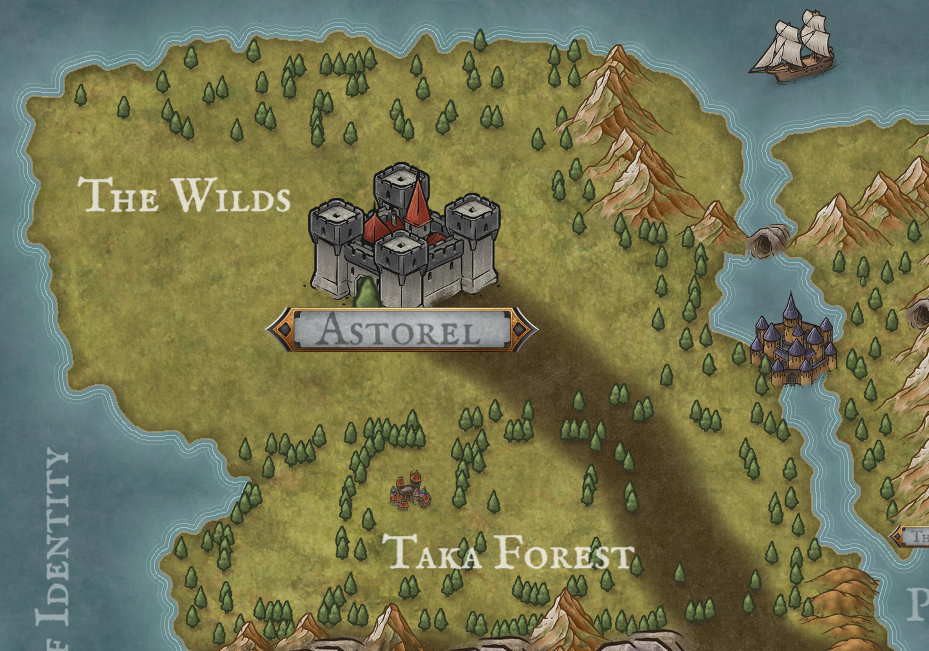Screen dimensions: 929x651
Task: Click the partially visible banner at the right edge
Action: pos(915,537)
